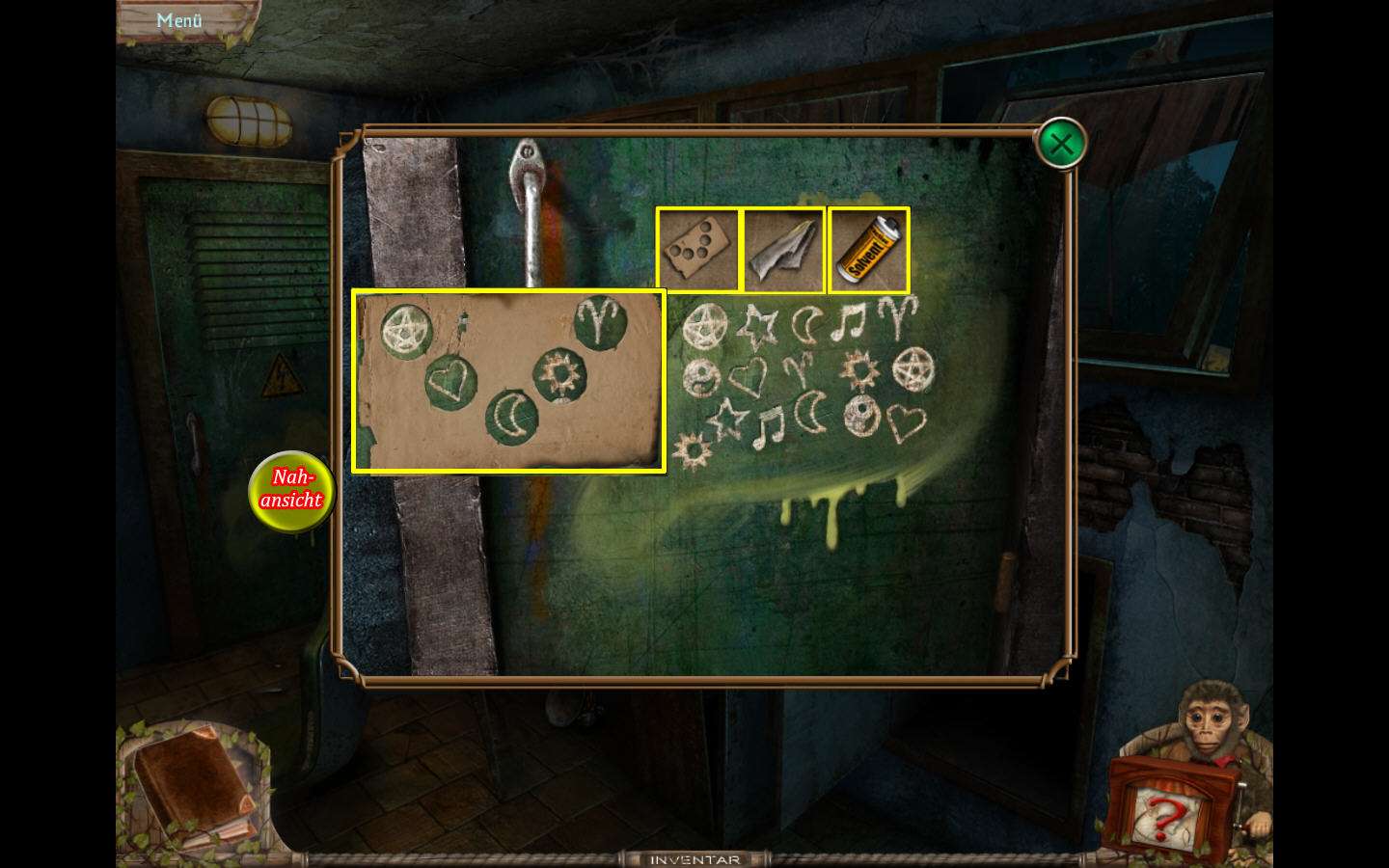Viewport: 1389px width, 868px height.
Task: Open the Menü button
Action: click(178, 20)
